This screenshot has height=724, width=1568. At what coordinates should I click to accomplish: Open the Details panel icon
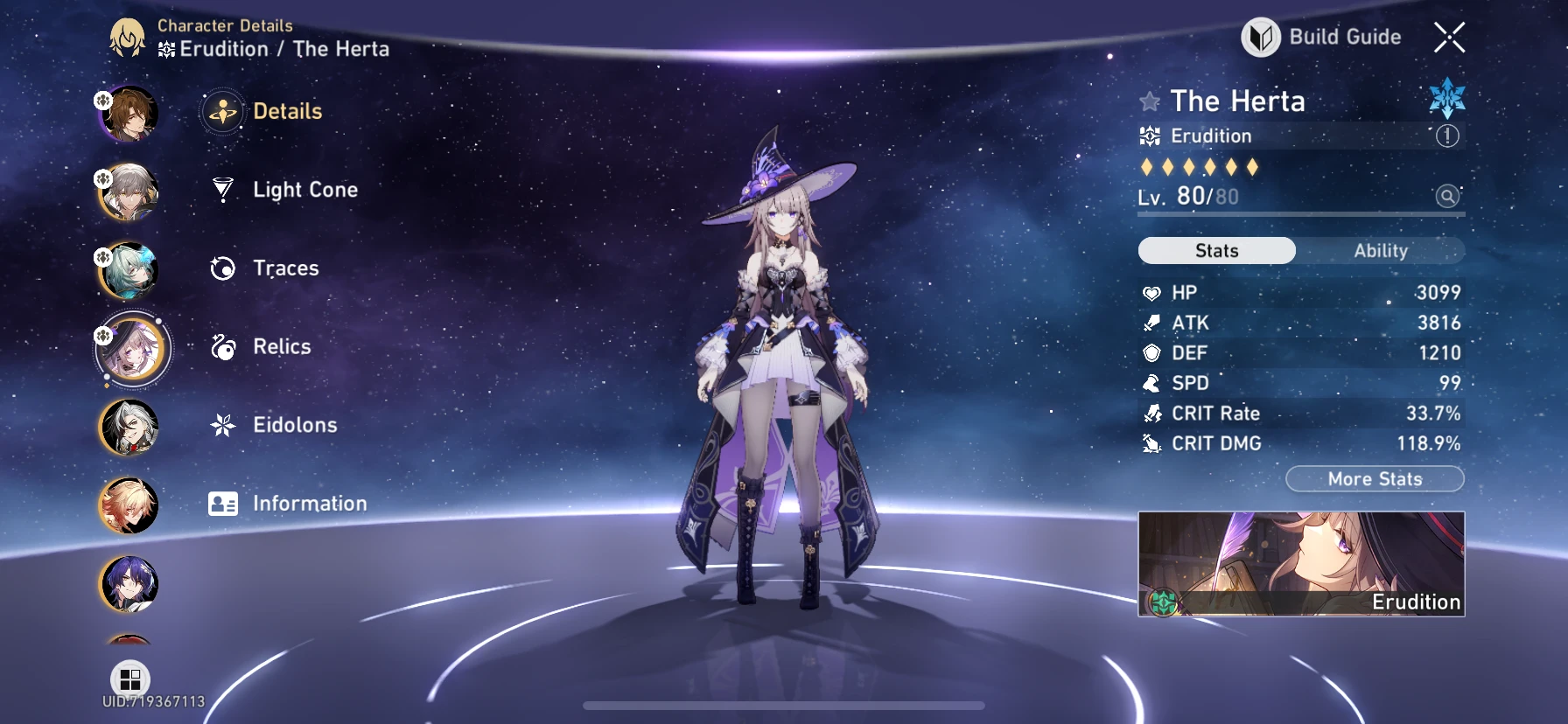(223, 111)
